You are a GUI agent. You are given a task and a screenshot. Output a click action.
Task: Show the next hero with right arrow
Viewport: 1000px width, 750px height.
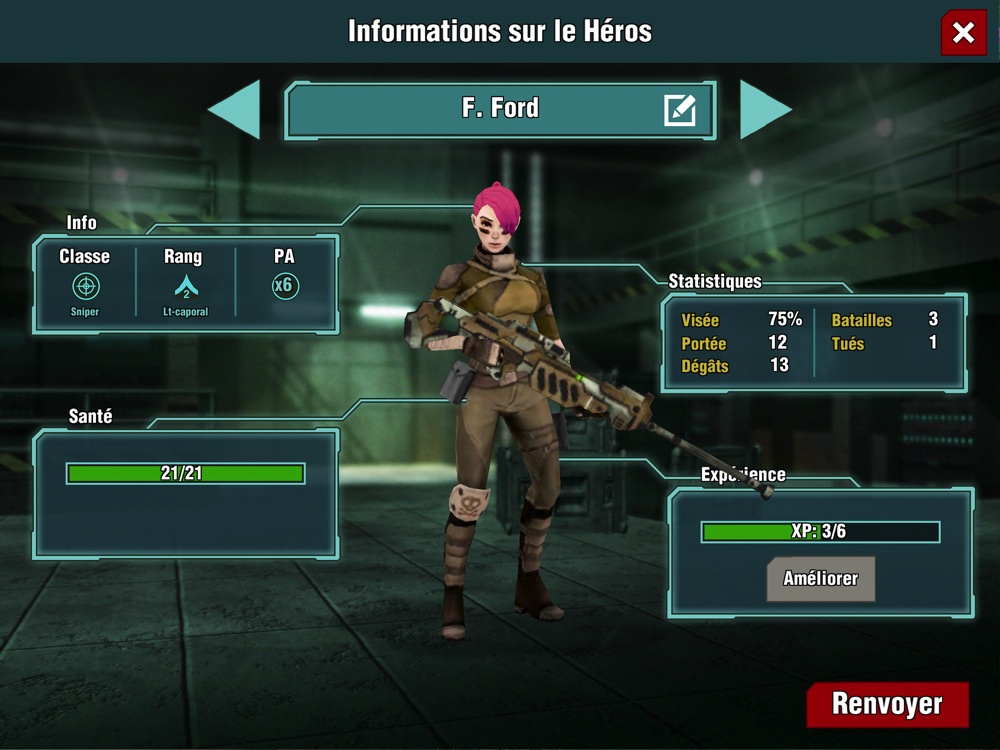pos(764,109)
